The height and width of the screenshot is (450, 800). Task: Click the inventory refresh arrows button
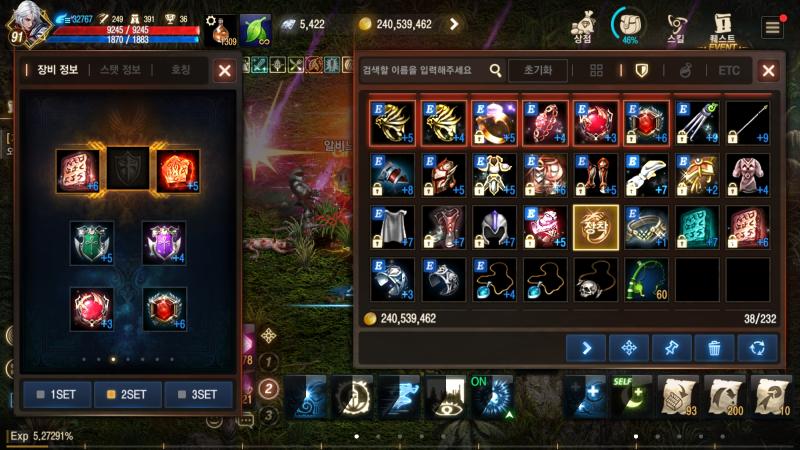click(x=757, y=348)
